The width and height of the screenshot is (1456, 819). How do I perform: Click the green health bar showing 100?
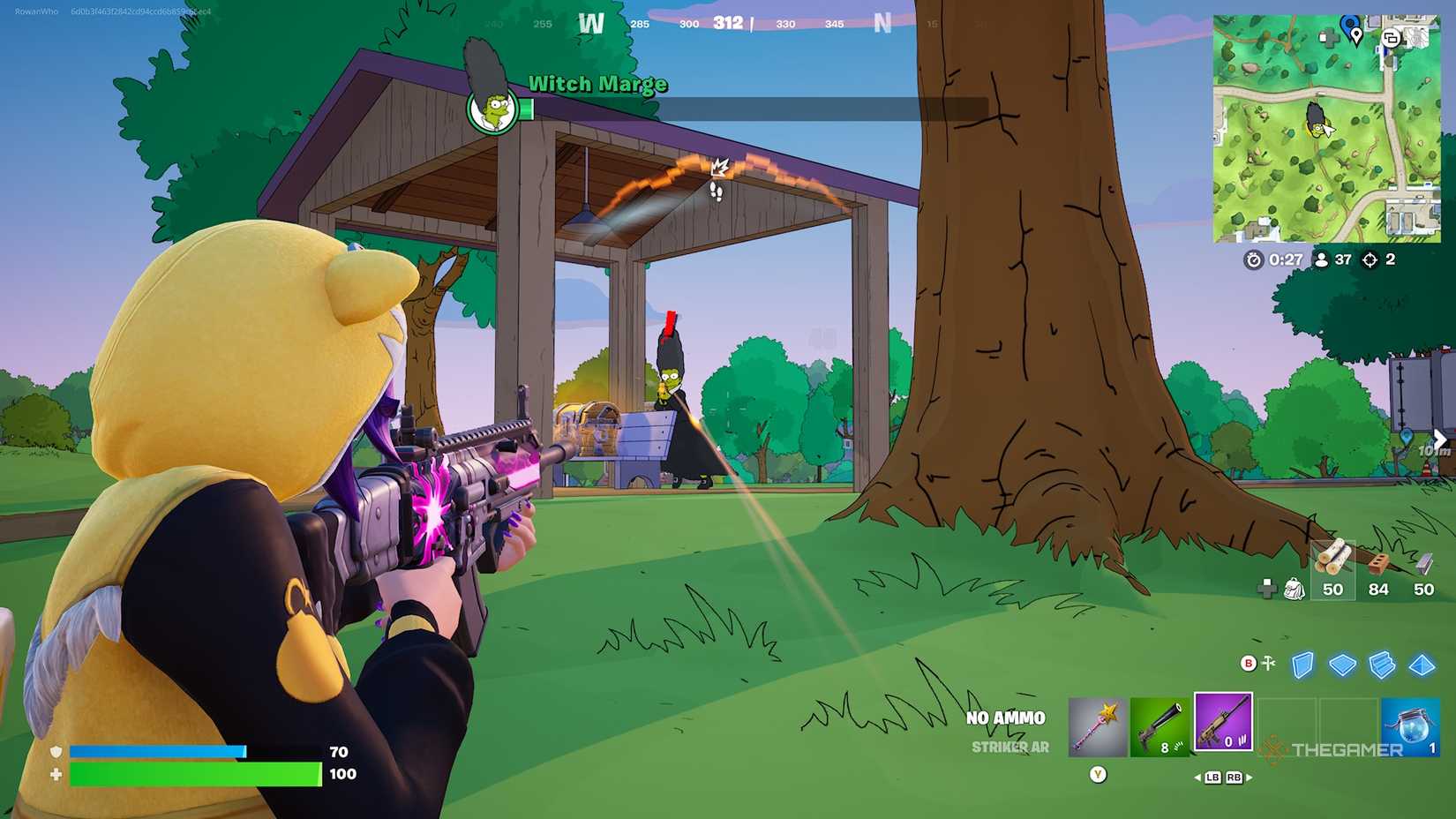click(x=185, y=772)
